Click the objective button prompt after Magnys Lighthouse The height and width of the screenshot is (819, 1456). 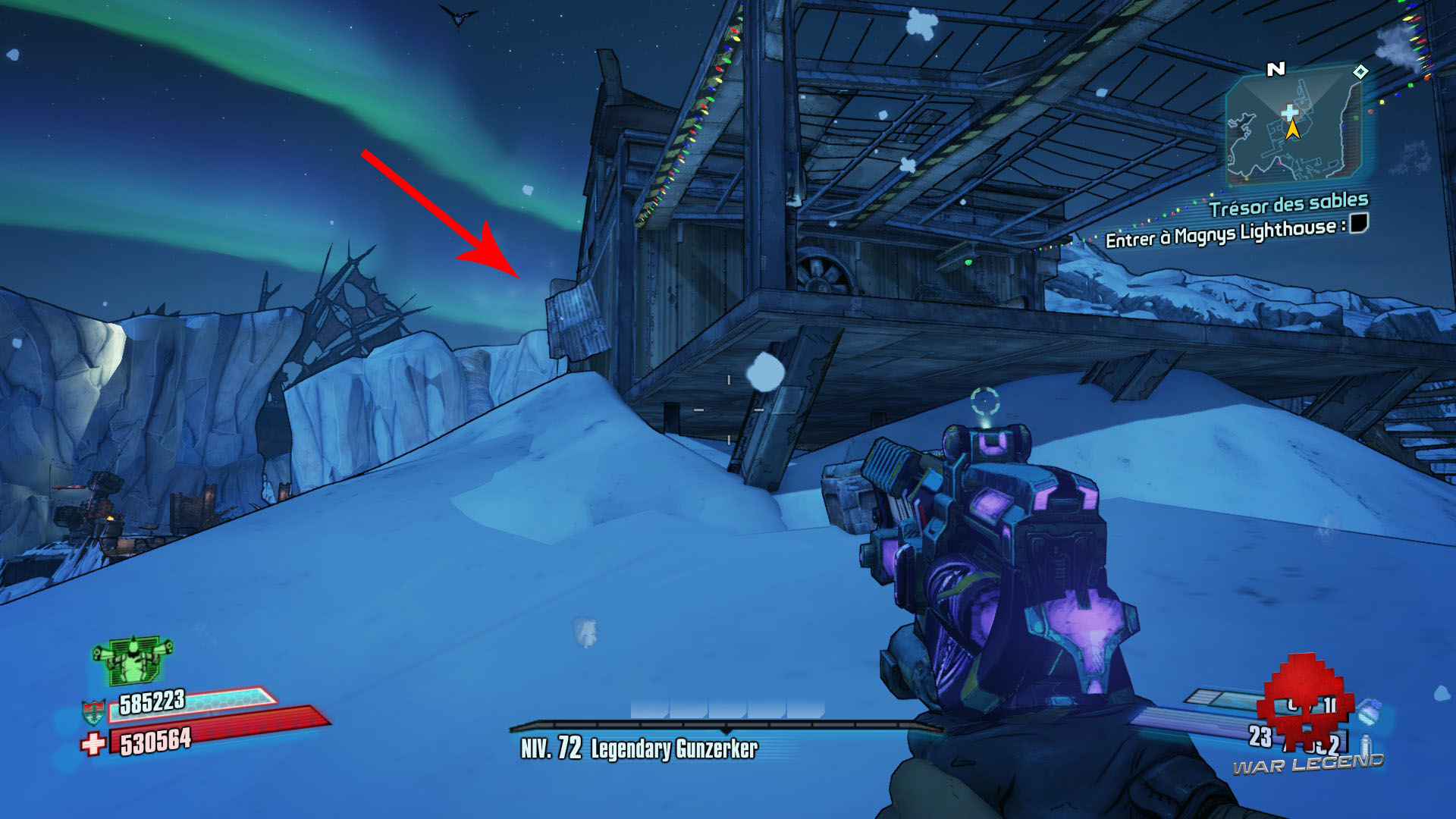pyautogui.click(x=1360, y=225)
